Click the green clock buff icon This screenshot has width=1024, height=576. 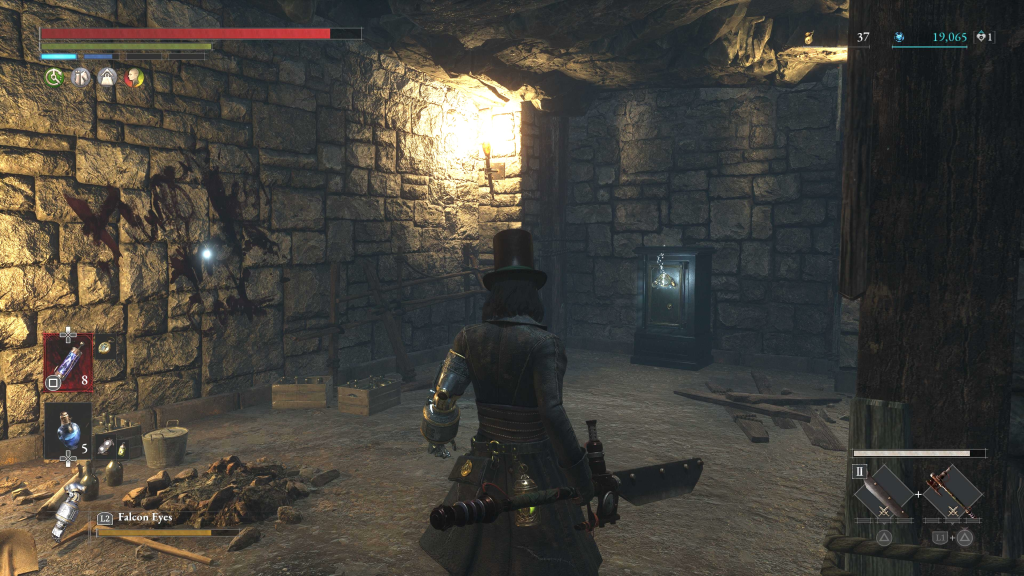[53, 77]
